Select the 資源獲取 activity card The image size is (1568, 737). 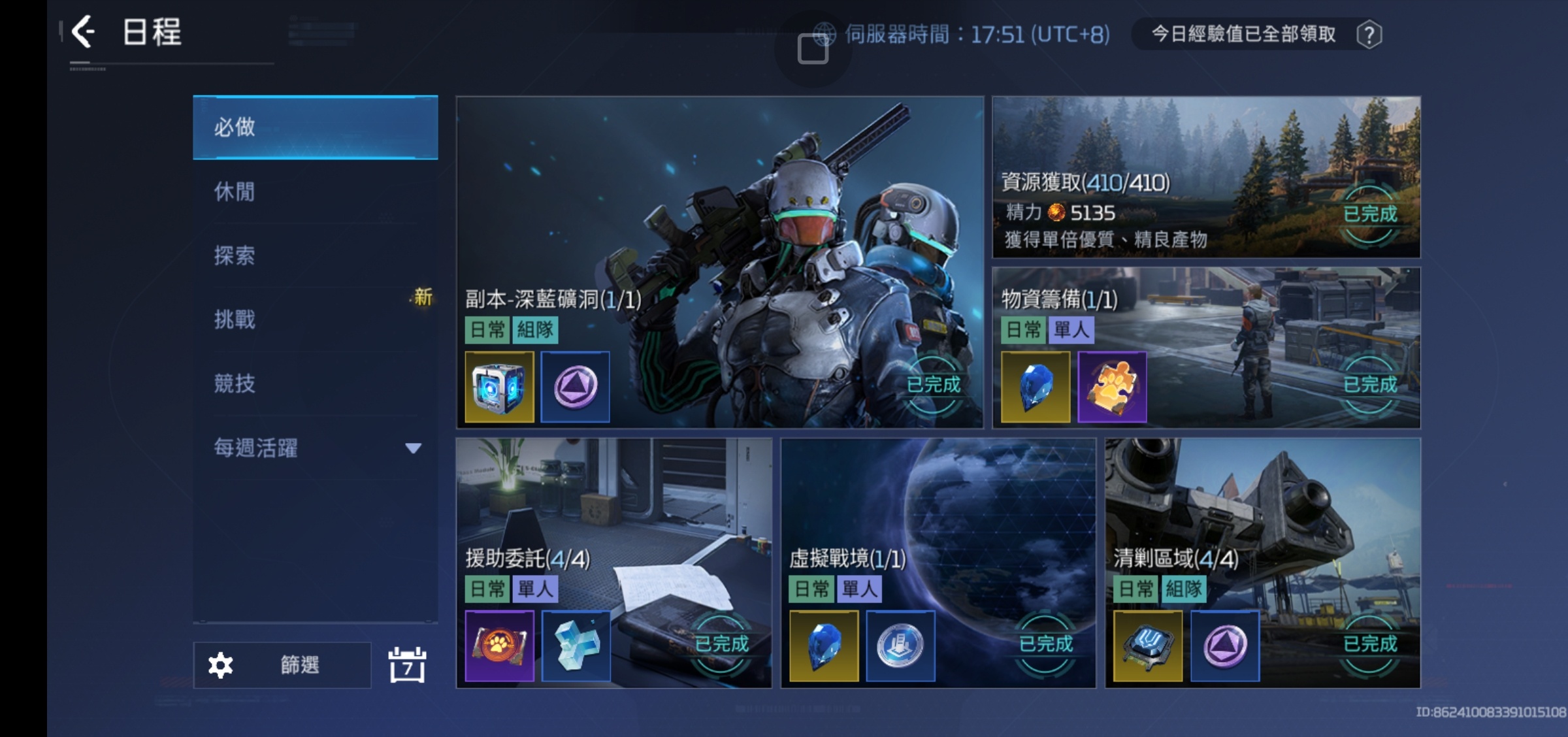coord(1205,176)
